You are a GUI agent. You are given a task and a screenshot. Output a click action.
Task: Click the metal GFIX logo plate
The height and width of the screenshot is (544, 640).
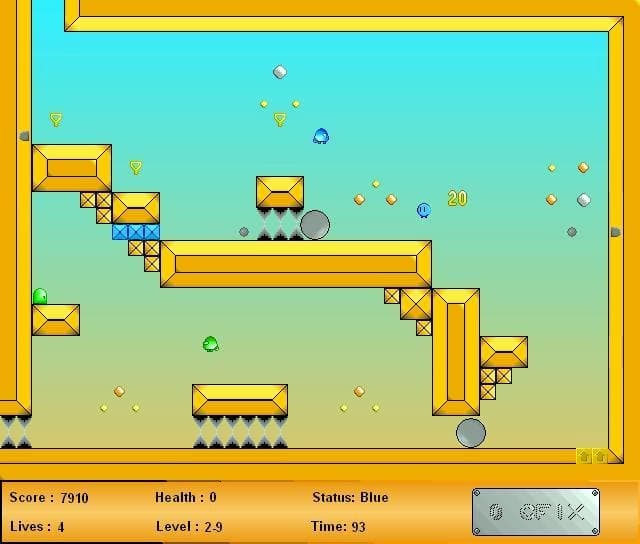536,512
